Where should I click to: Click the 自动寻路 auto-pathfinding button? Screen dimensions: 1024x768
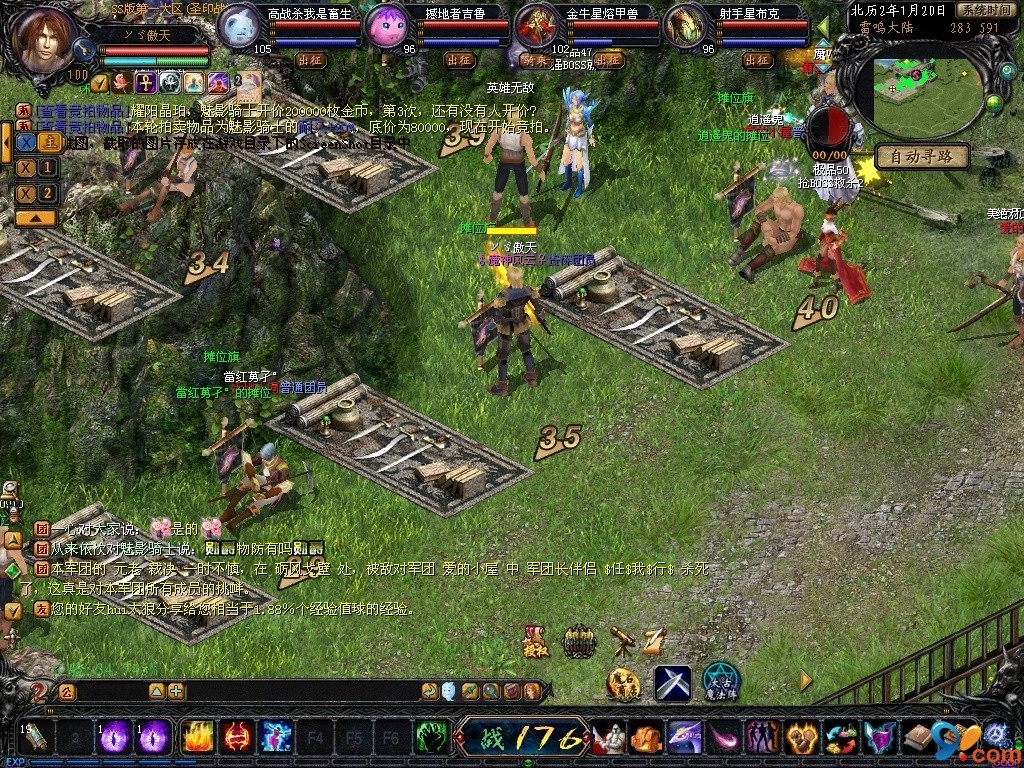[921, 157]
